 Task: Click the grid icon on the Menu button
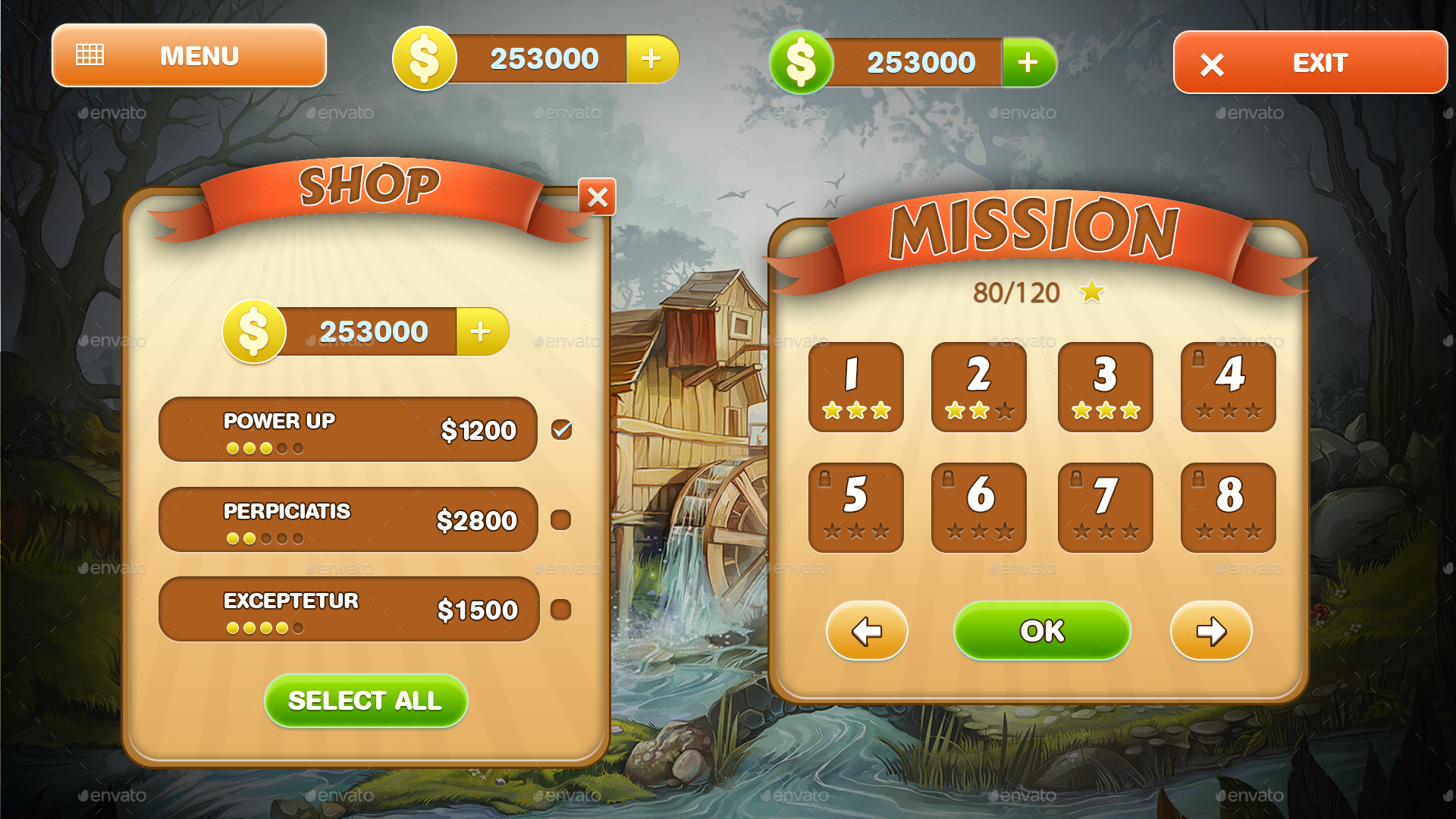[x=89, y=53]
